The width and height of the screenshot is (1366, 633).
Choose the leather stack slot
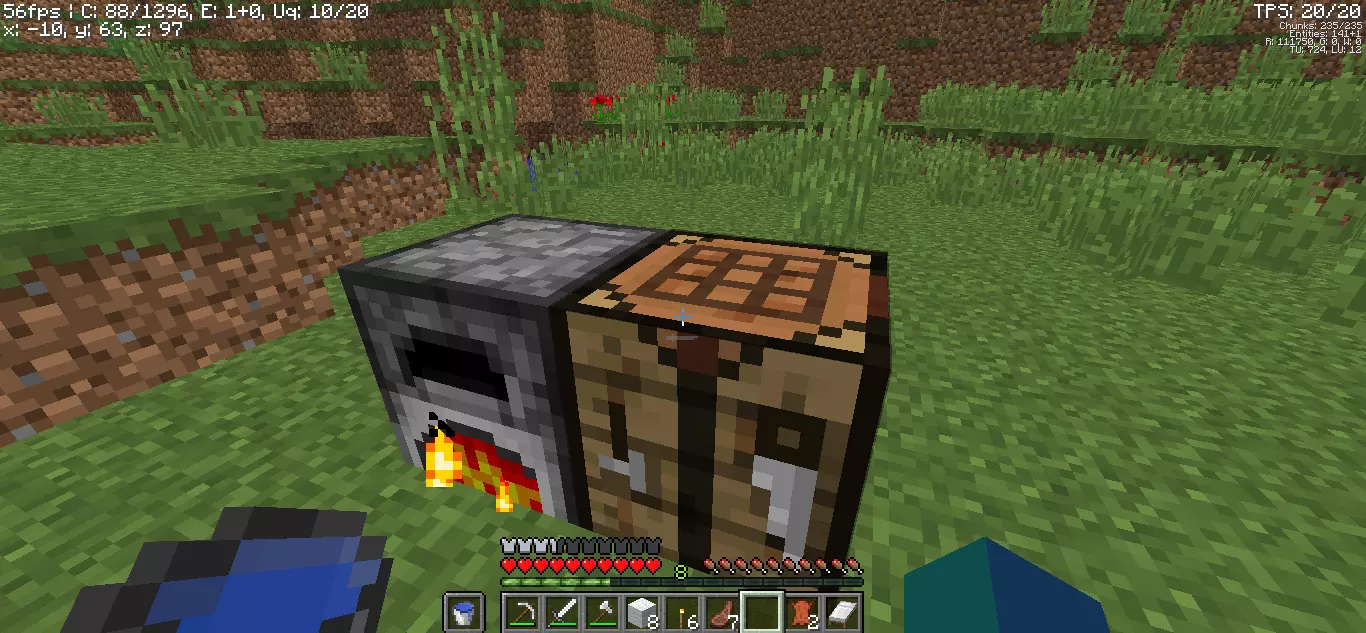coord(802,612)
